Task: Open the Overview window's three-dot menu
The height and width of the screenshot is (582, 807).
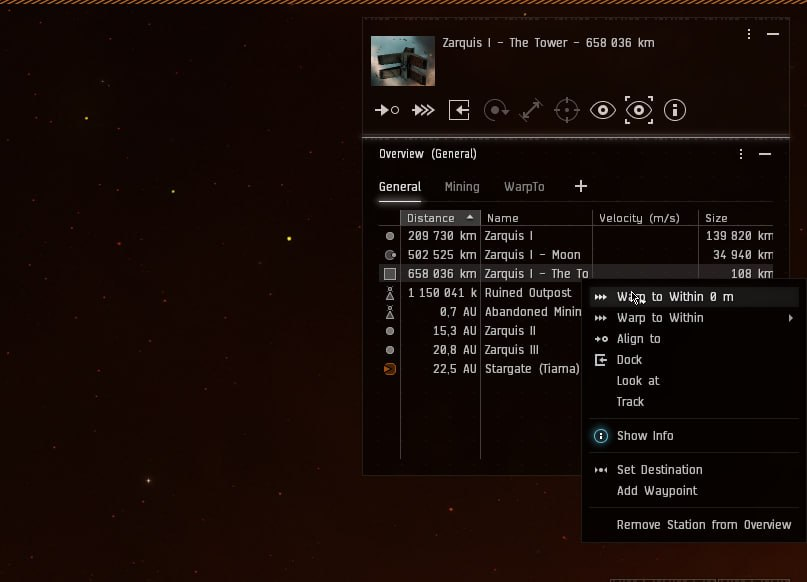Action: [x=741, y=155]
